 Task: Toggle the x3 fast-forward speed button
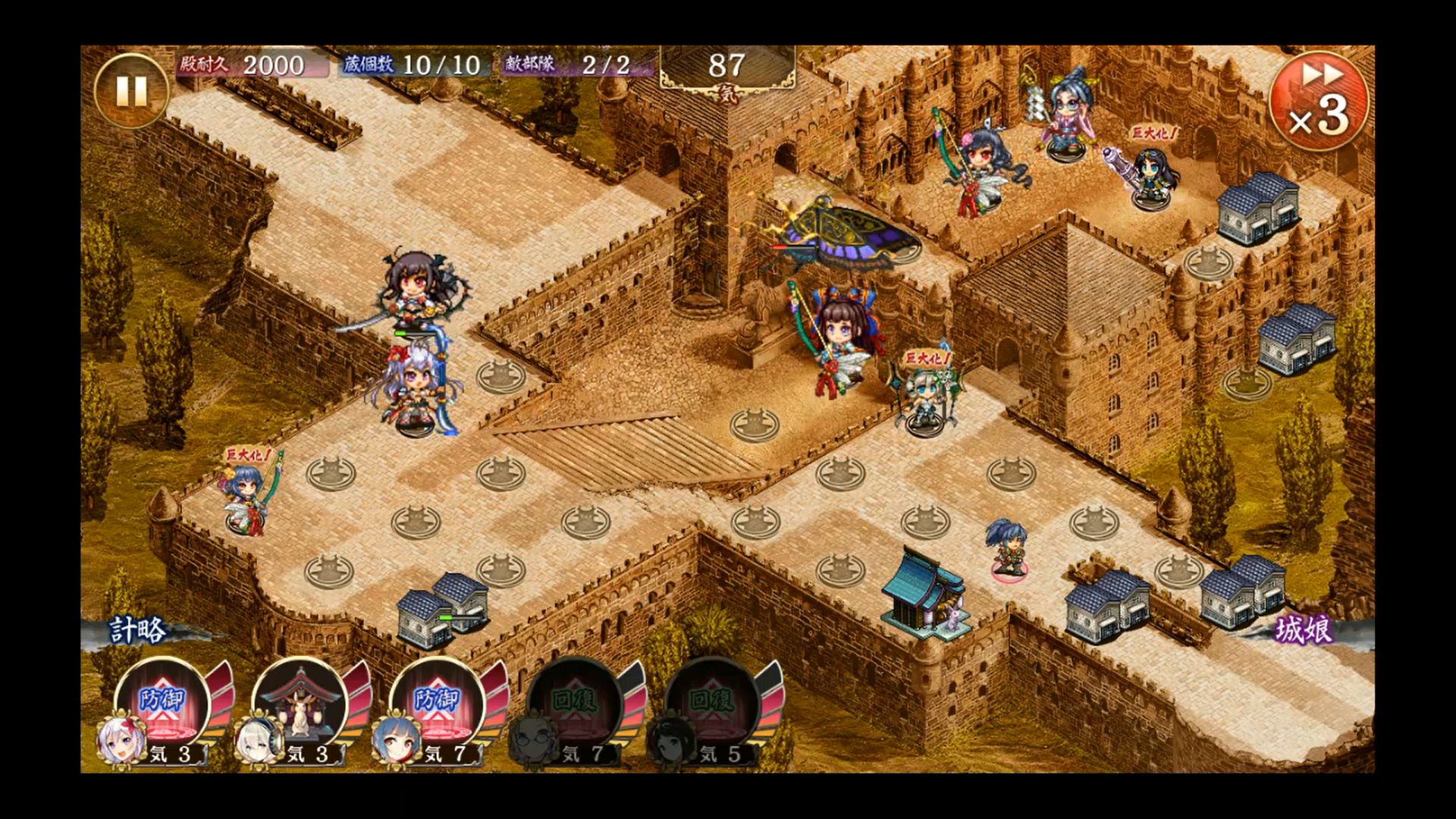coord(1319,101)
